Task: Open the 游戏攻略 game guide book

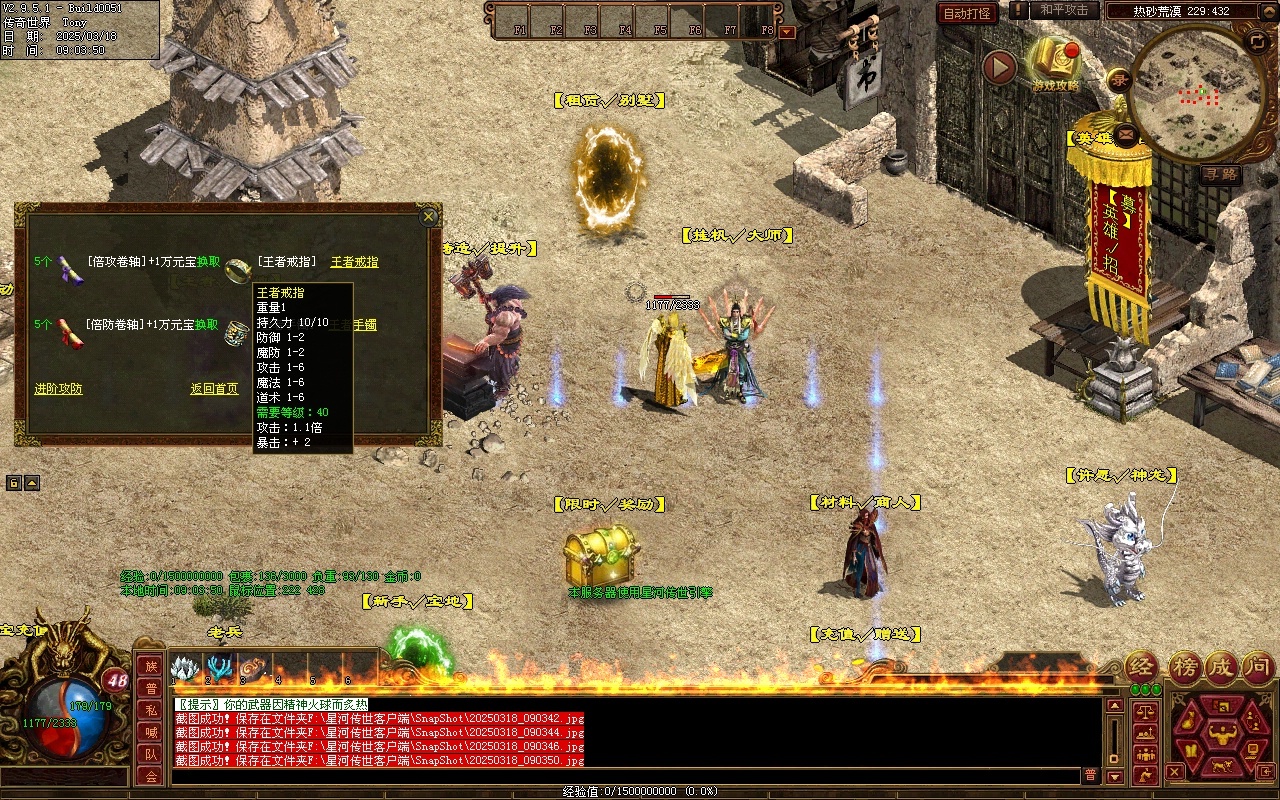Action: tap(1055, 63)
